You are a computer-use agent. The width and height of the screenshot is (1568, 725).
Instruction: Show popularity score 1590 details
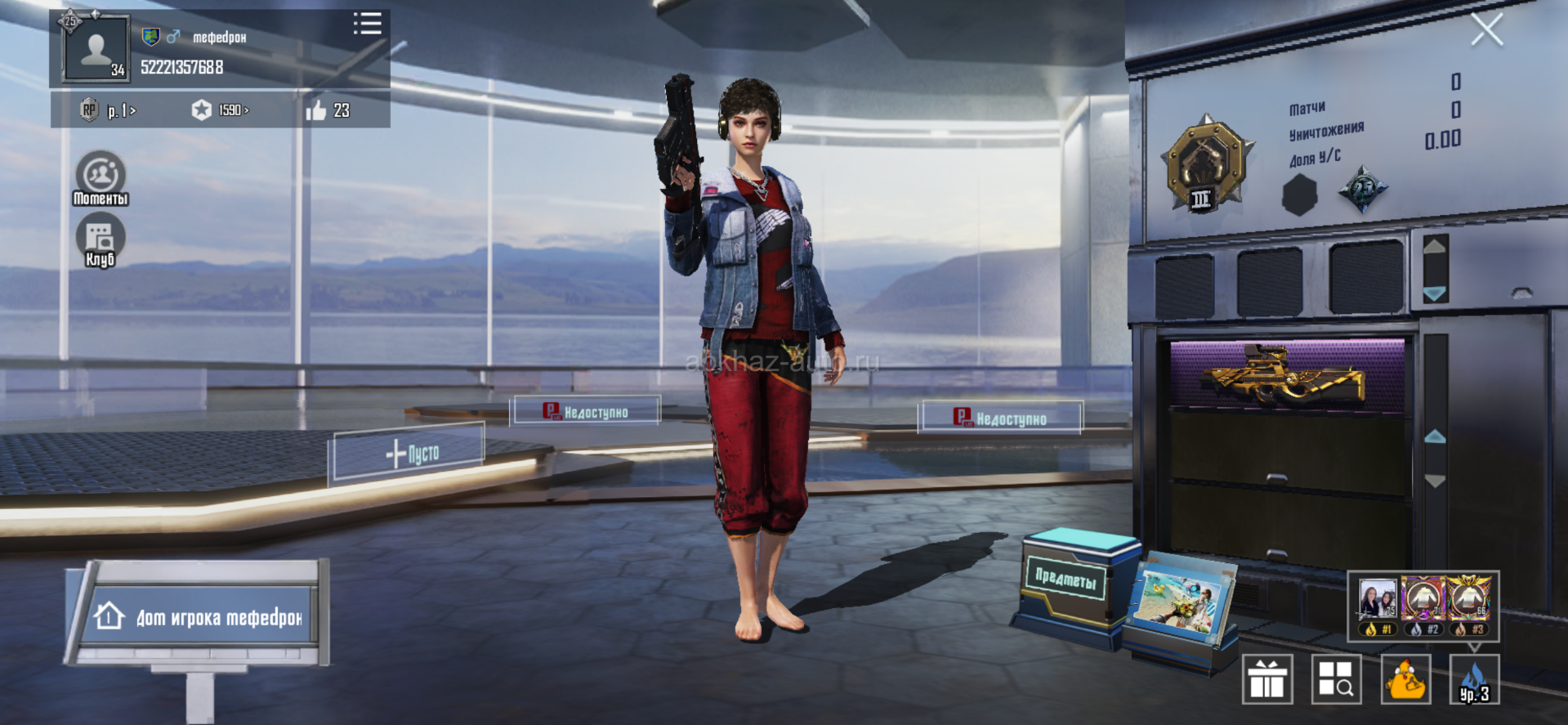pyautogui.click(x=220, y=110)
